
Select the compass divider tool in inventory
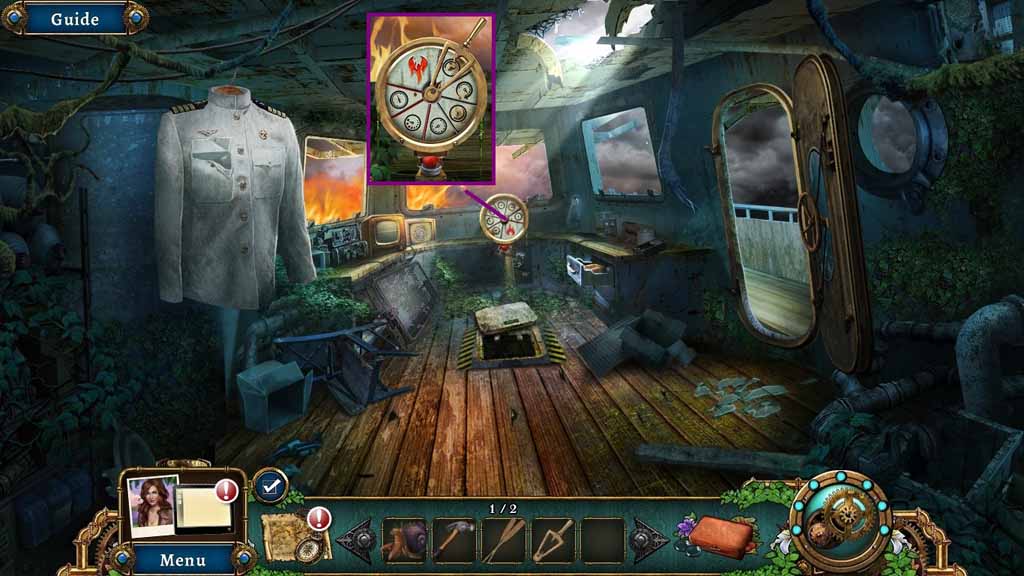click(553, 540)
